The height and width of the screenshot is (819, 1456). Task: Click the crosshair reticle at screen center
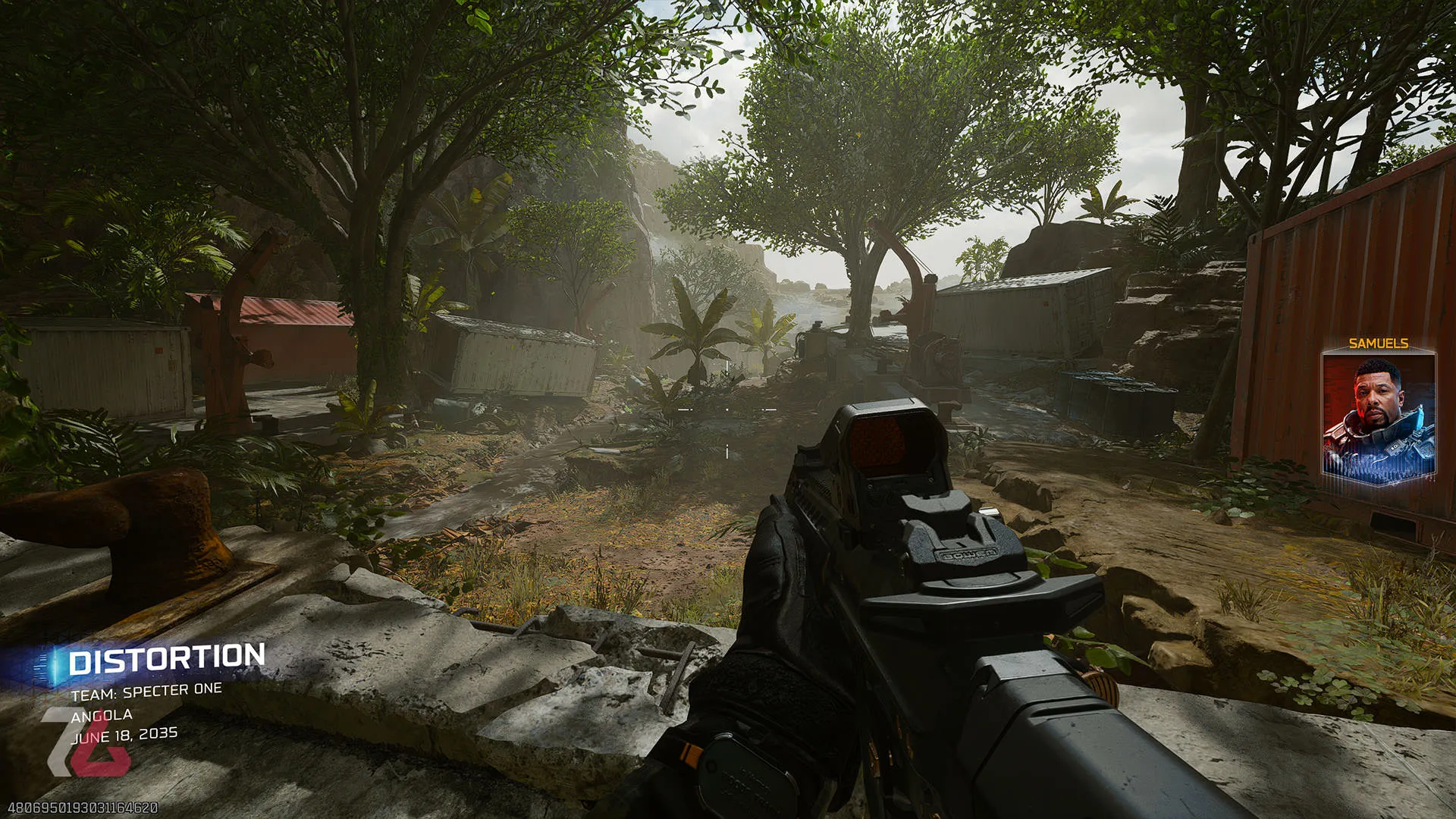tap(728, 408)
